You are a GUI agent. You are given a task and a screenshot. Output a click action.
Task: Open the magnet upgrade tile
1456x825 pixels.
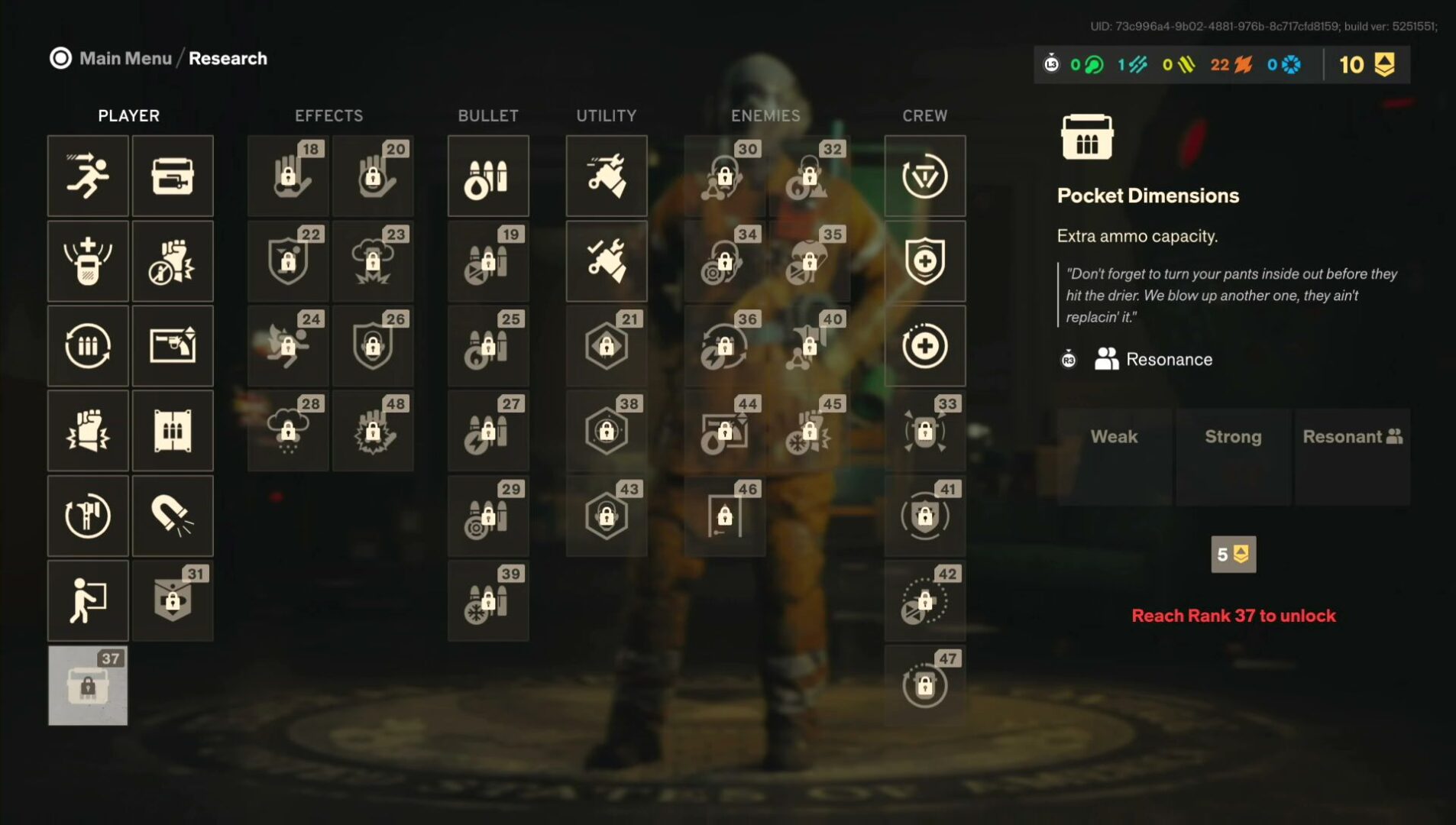click(173, 516)
